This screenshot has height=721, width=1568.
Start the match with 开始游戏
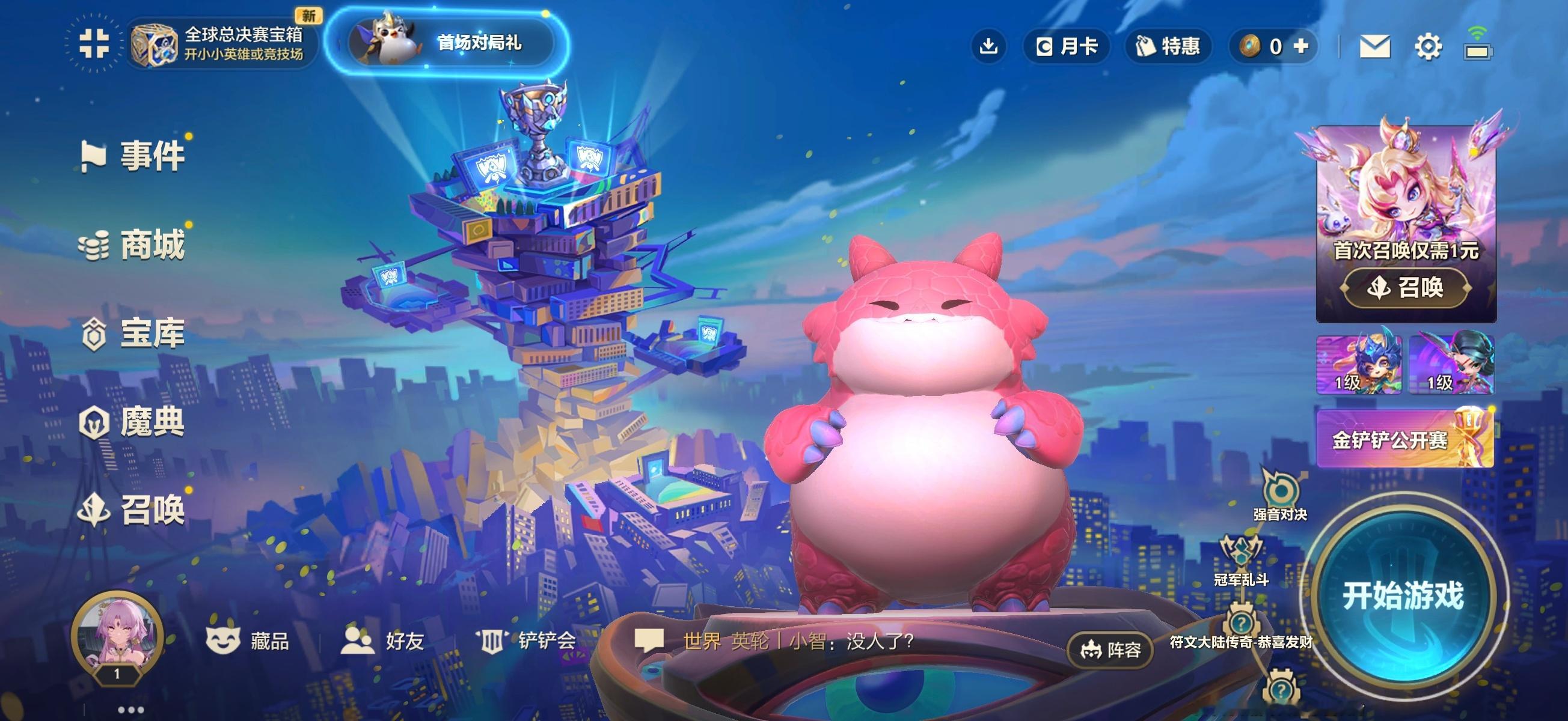point(1403,595)
